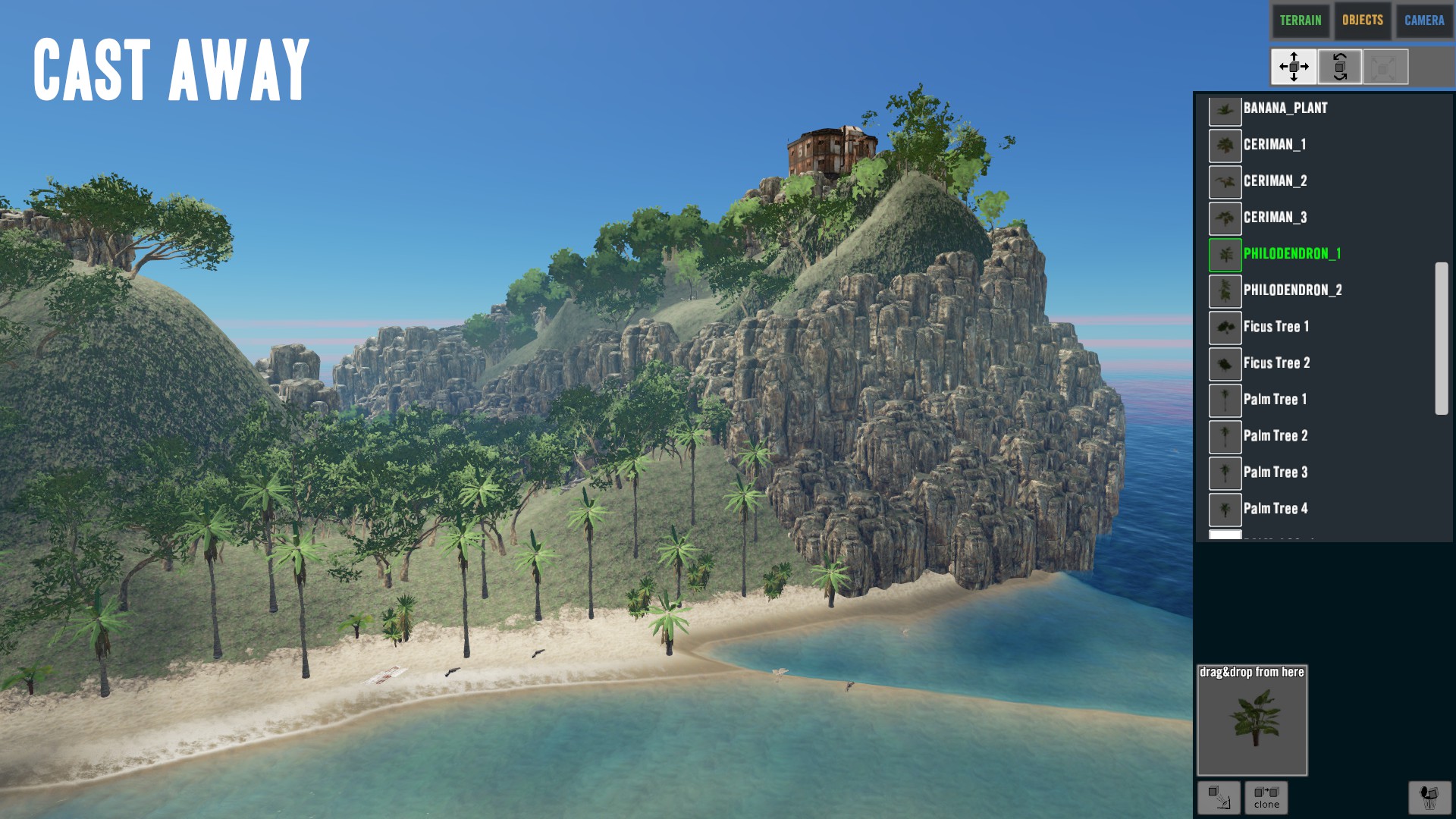Image resolution: width=1456 pixels, height=819 pixels.
Task: Select Ficus Tree 1
Action: click(x=1276, y=327)
